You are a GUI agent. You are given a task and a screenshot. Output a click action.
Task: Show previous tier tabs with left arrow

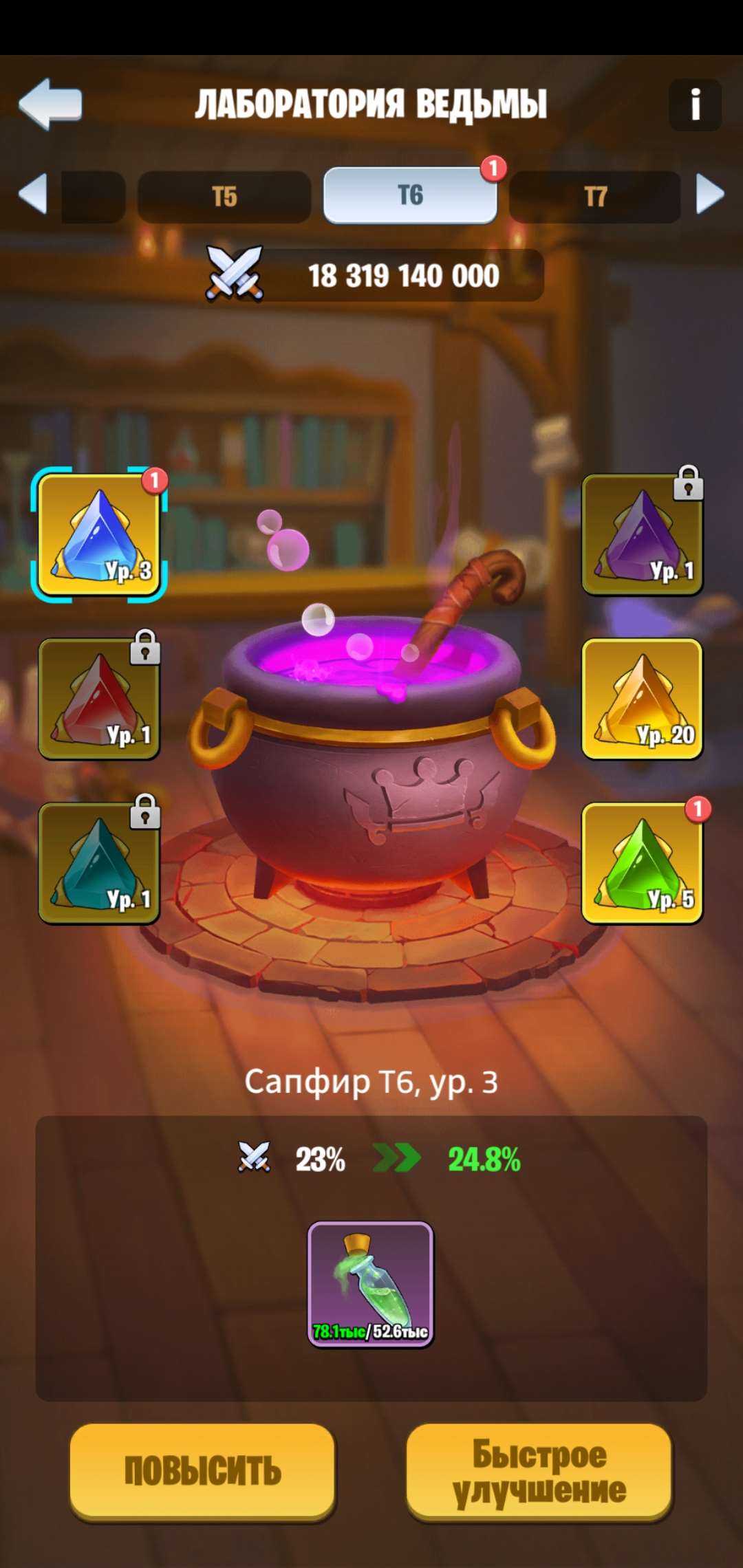(x=32, y=194)
